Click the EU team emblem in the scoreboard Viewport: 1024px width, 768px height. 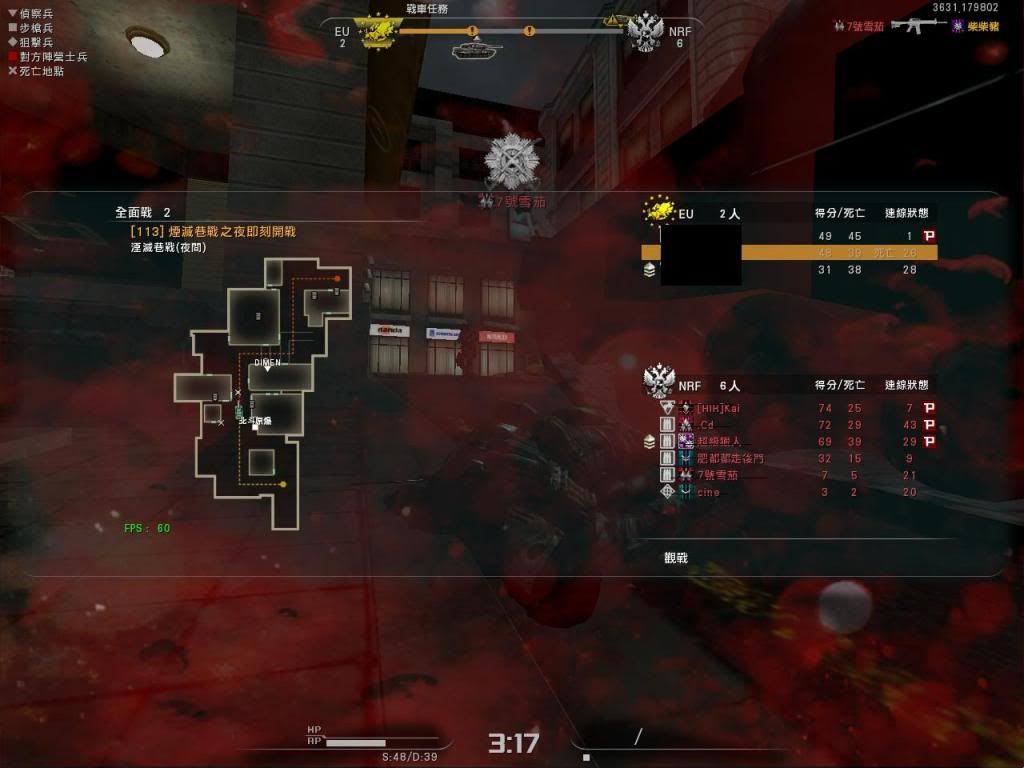point(660,210)
